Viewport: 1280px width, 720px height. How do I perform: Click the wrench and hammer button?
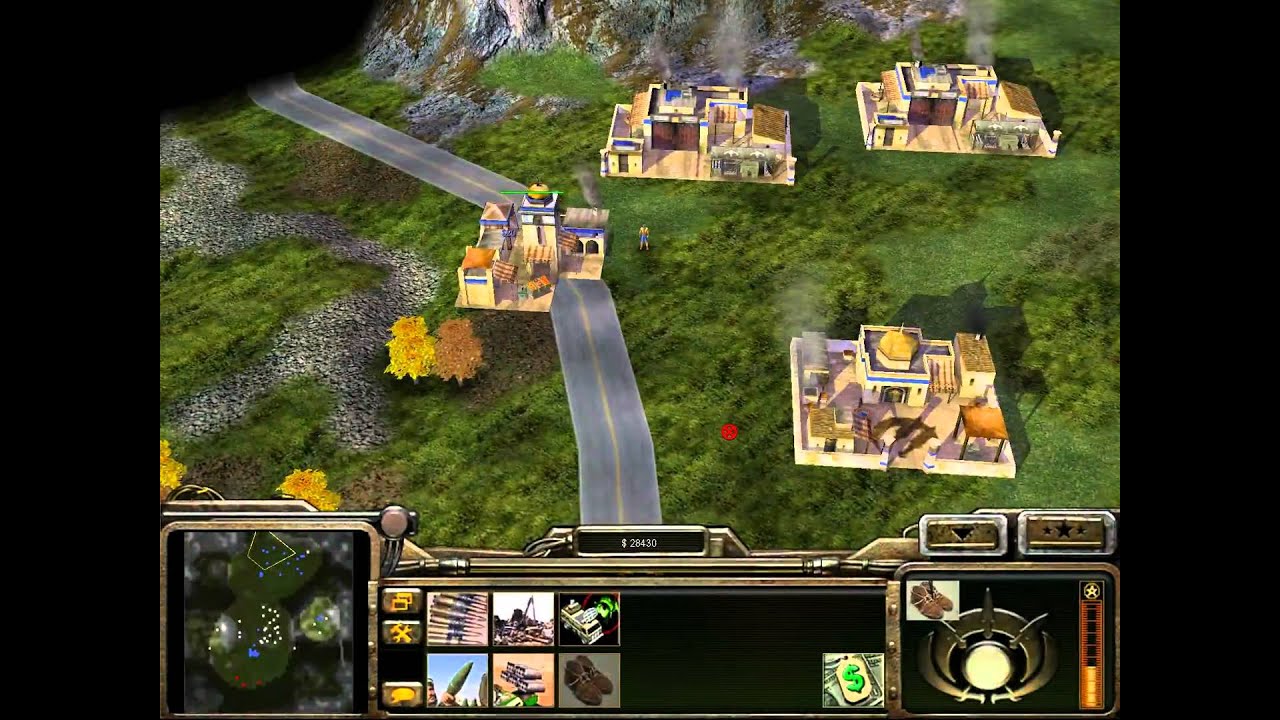coord(401,632)
